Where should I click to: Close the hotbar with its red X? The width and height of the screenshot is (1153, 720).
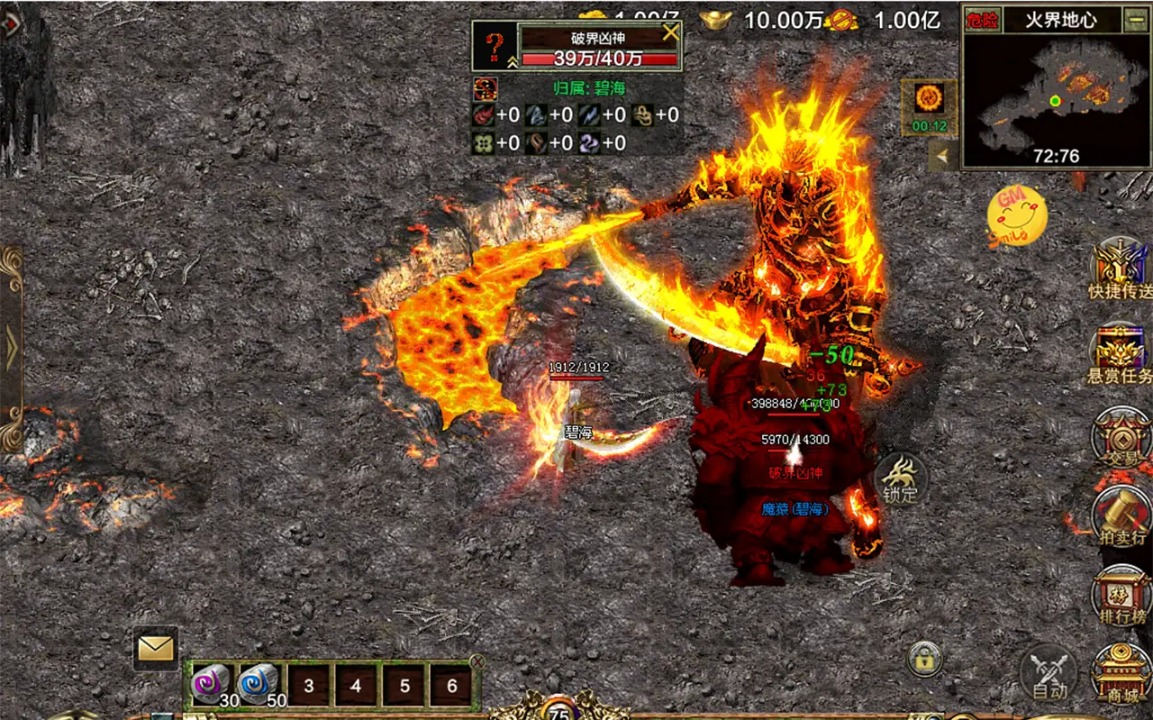(x=477, y=661)
